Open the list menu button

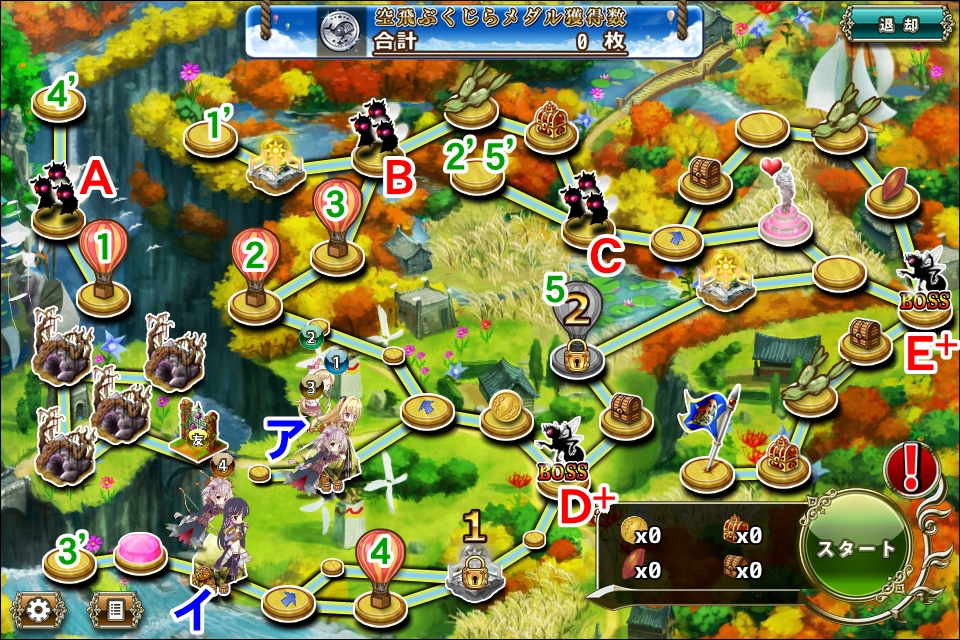pyautogui.click(x=114, y=608)
